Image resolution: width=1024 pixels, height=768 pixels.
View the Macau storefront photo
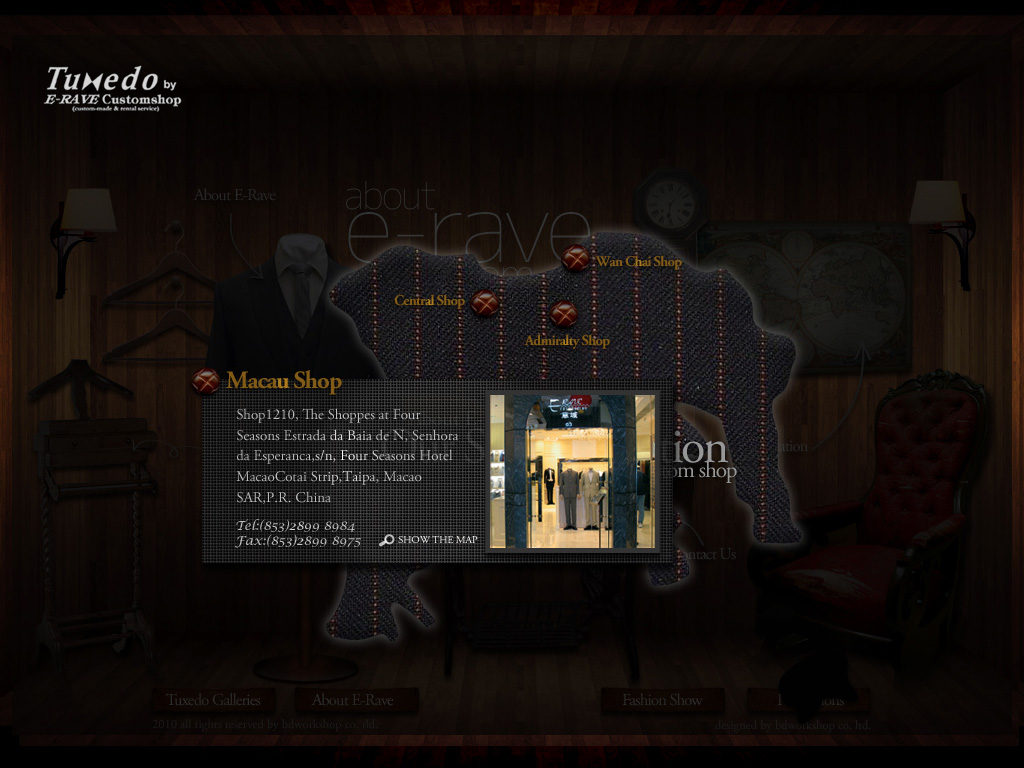click(572, 471)
